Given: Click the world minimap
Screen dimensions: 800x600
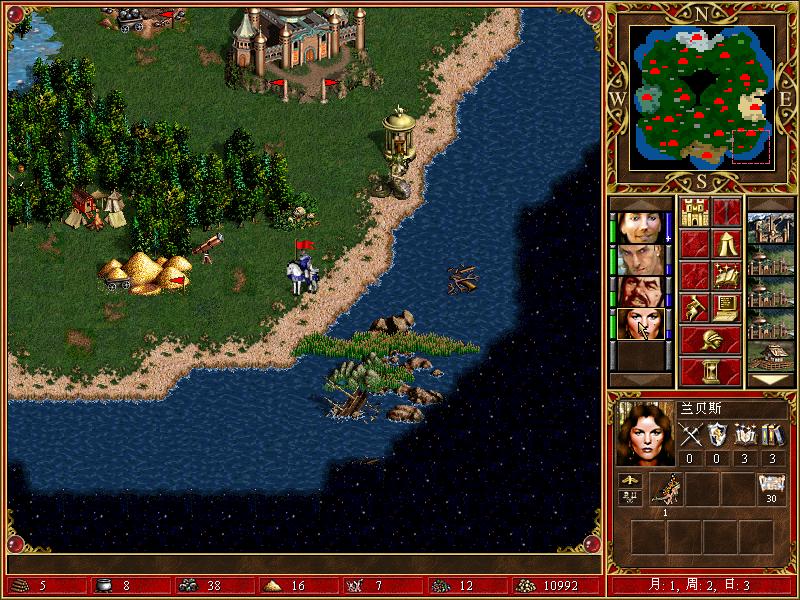Looking at the screenshot, I should (702, 96).
